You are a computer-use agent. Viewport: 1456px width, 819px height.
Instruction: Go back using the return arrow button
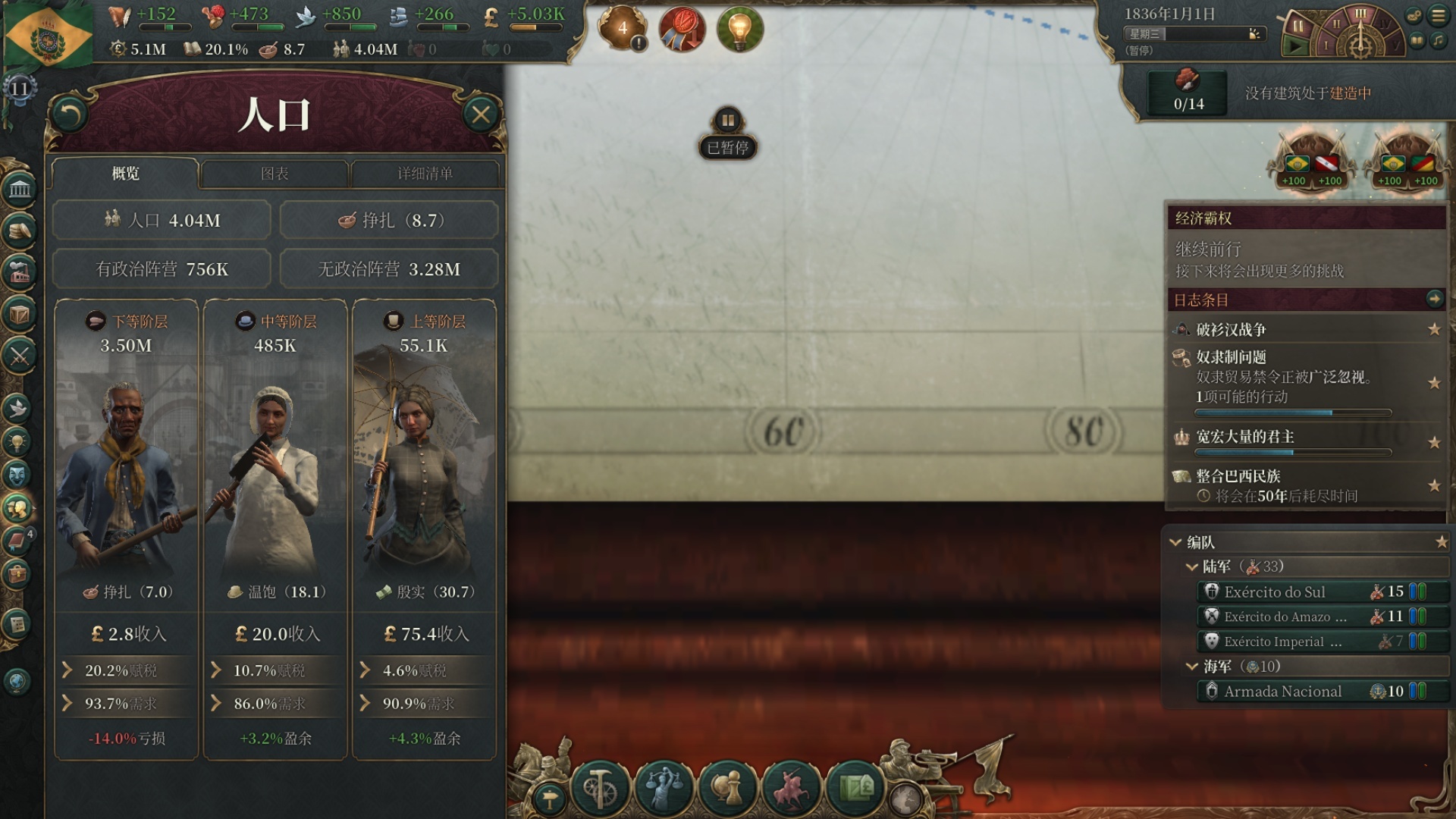pos(70,115)
